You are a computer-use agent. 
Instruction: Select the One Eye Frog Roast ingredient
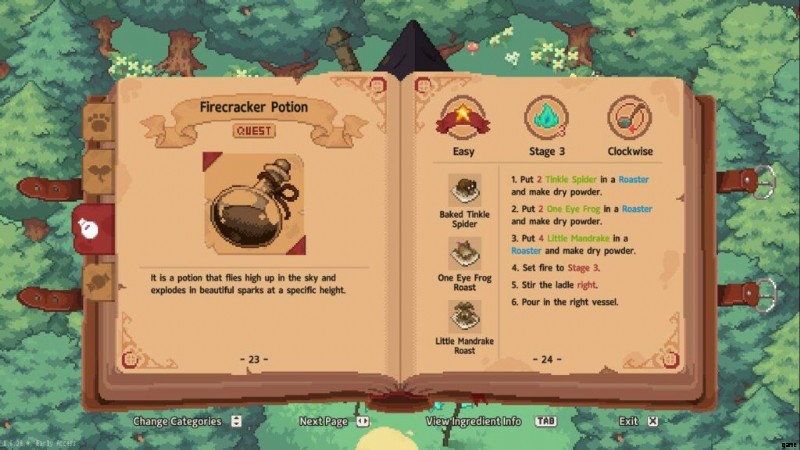click(x=464, y=253)
